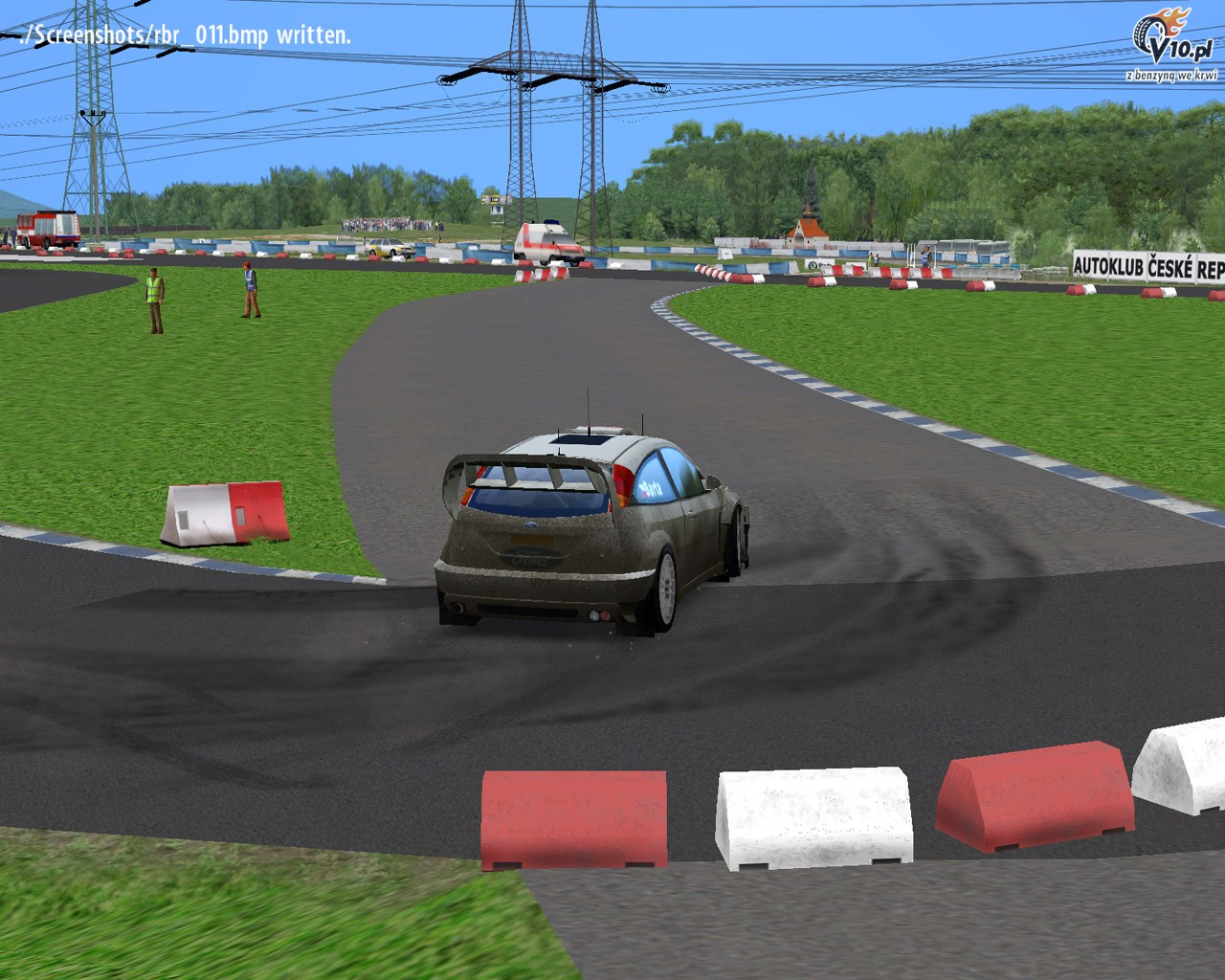Click the V10.pl watermark logo
Image resolution: width=1225 pixels, height=980 pixels.
point(1173,43)
